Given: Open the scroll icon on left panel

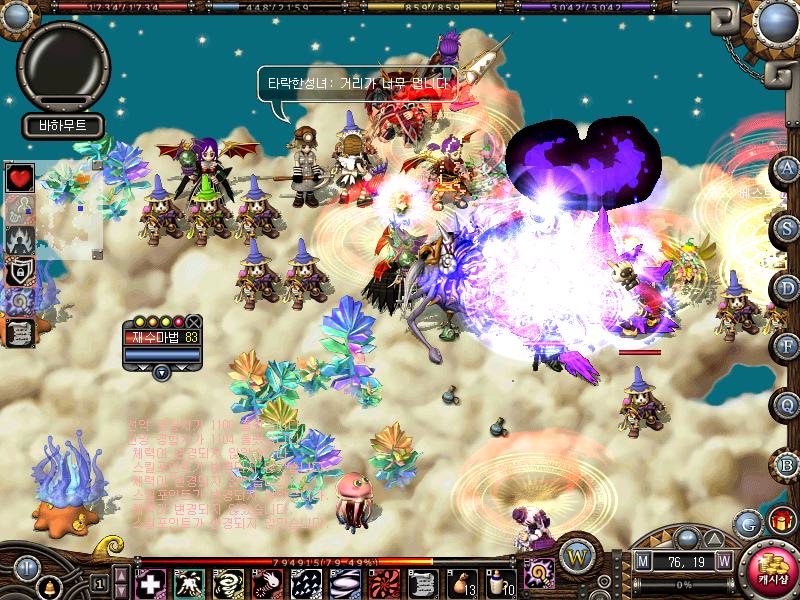Looking at the screenshot, I should click(x=20, y=331).
